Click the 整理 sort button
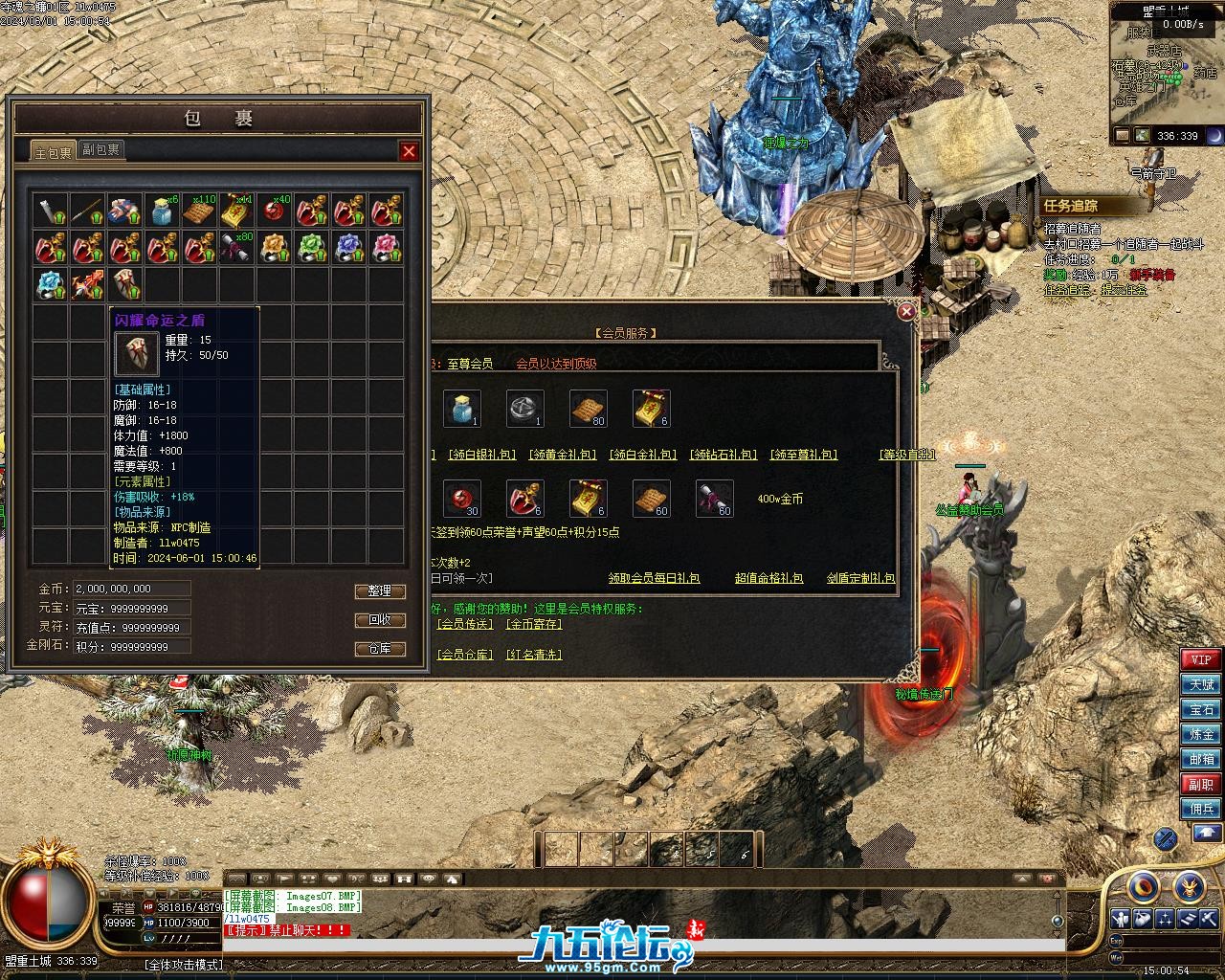This screenshot has height=980, width=1225. (380, 591)
